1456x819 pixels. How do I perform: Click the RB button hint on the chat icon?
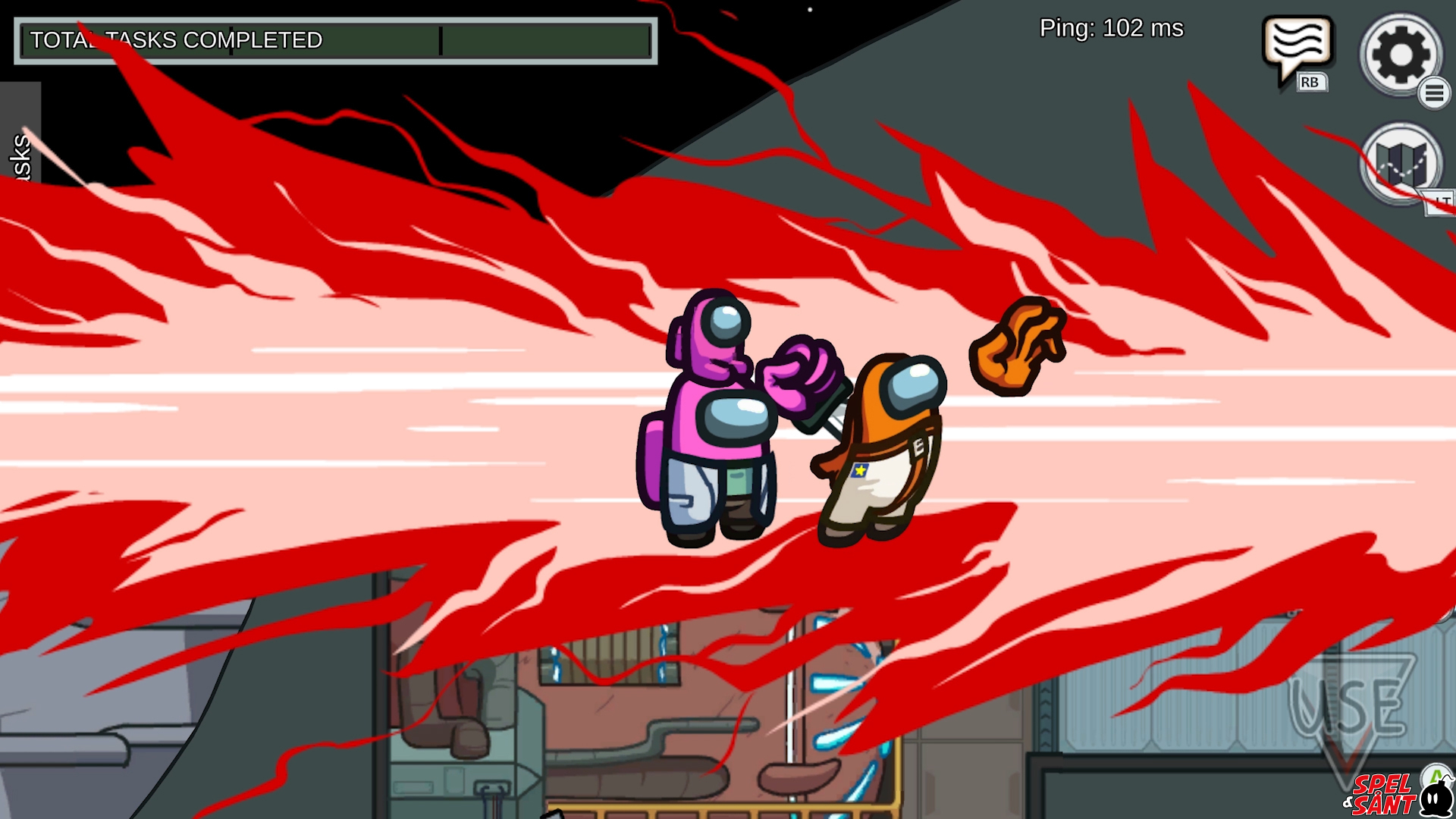1311,82
